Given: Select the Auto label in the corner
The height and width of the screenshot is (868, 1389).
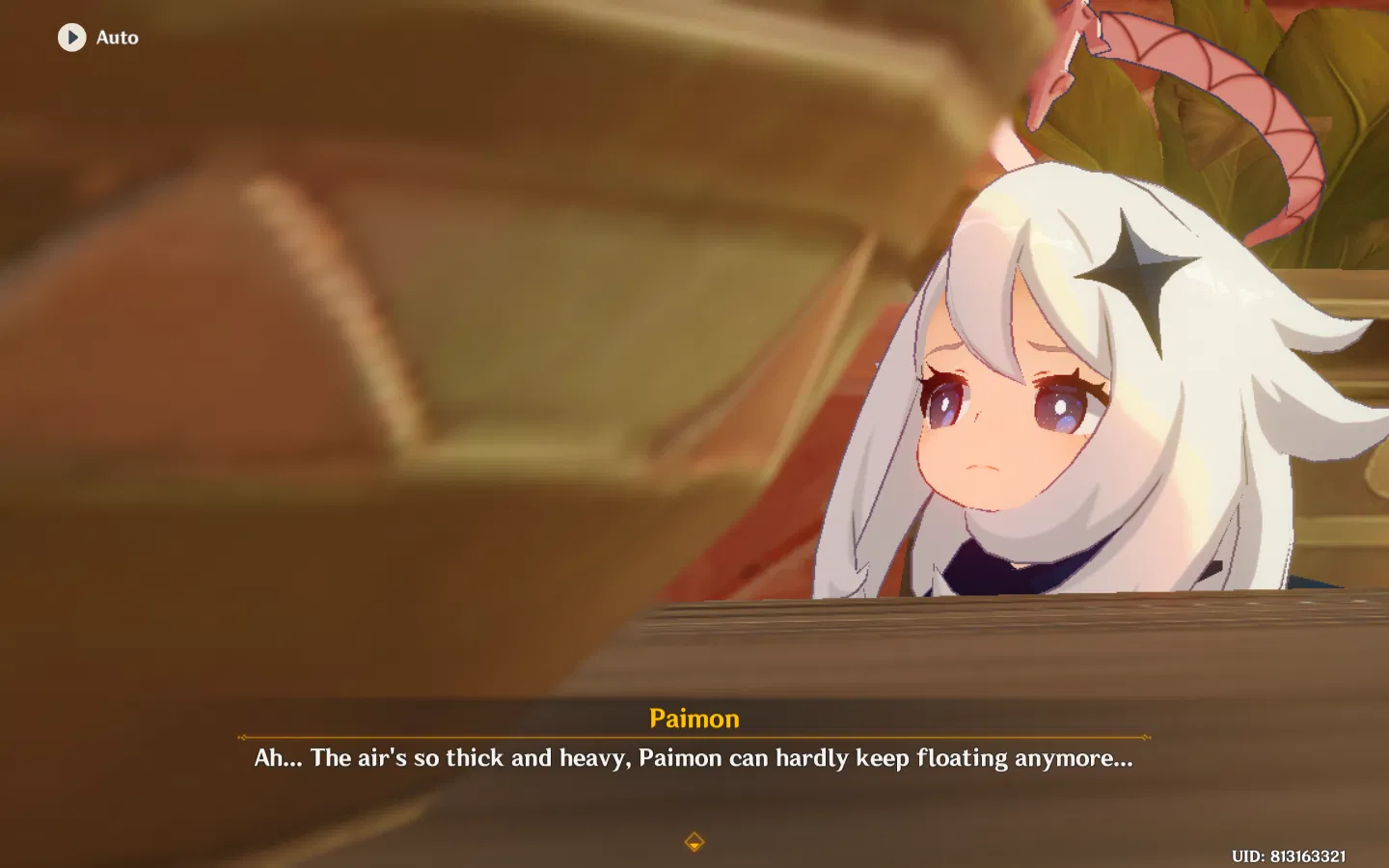Looking at the screenshot, I should click(x=115, y=38).
